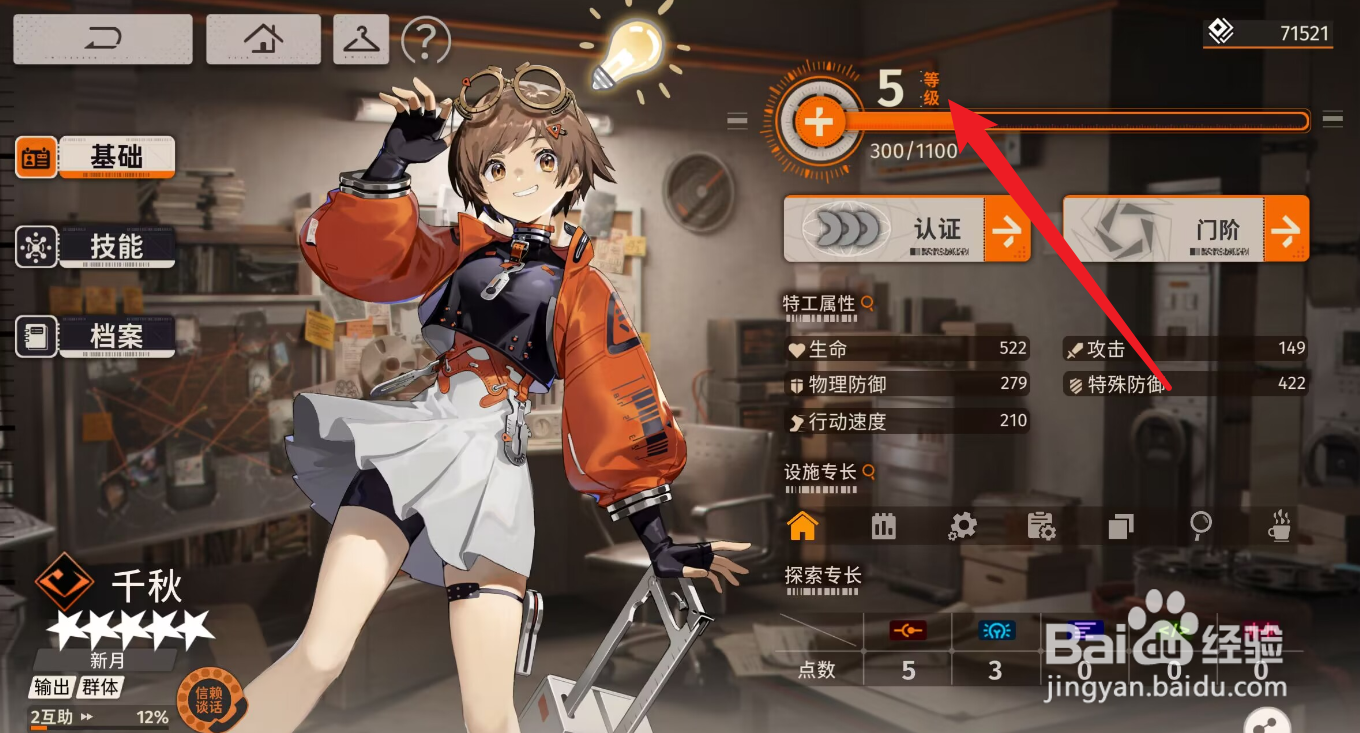Go back using the return arrow button
Image resolution: width=1360 pixels, height=733 pixels.
pos(102,40)
